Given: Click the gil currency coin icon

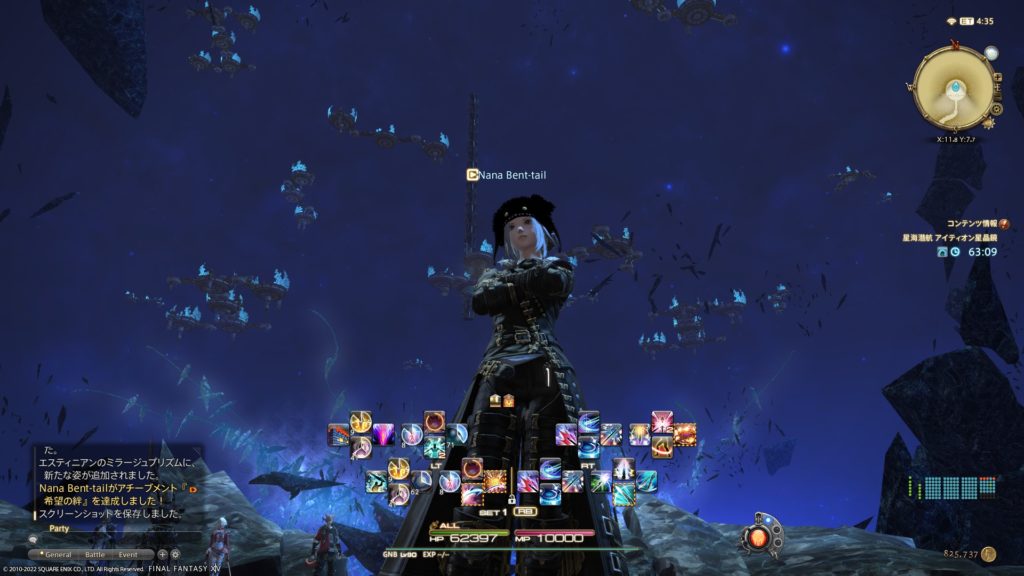Looking at the screenshot, I should pyautogui.click(x=989, y=553).
